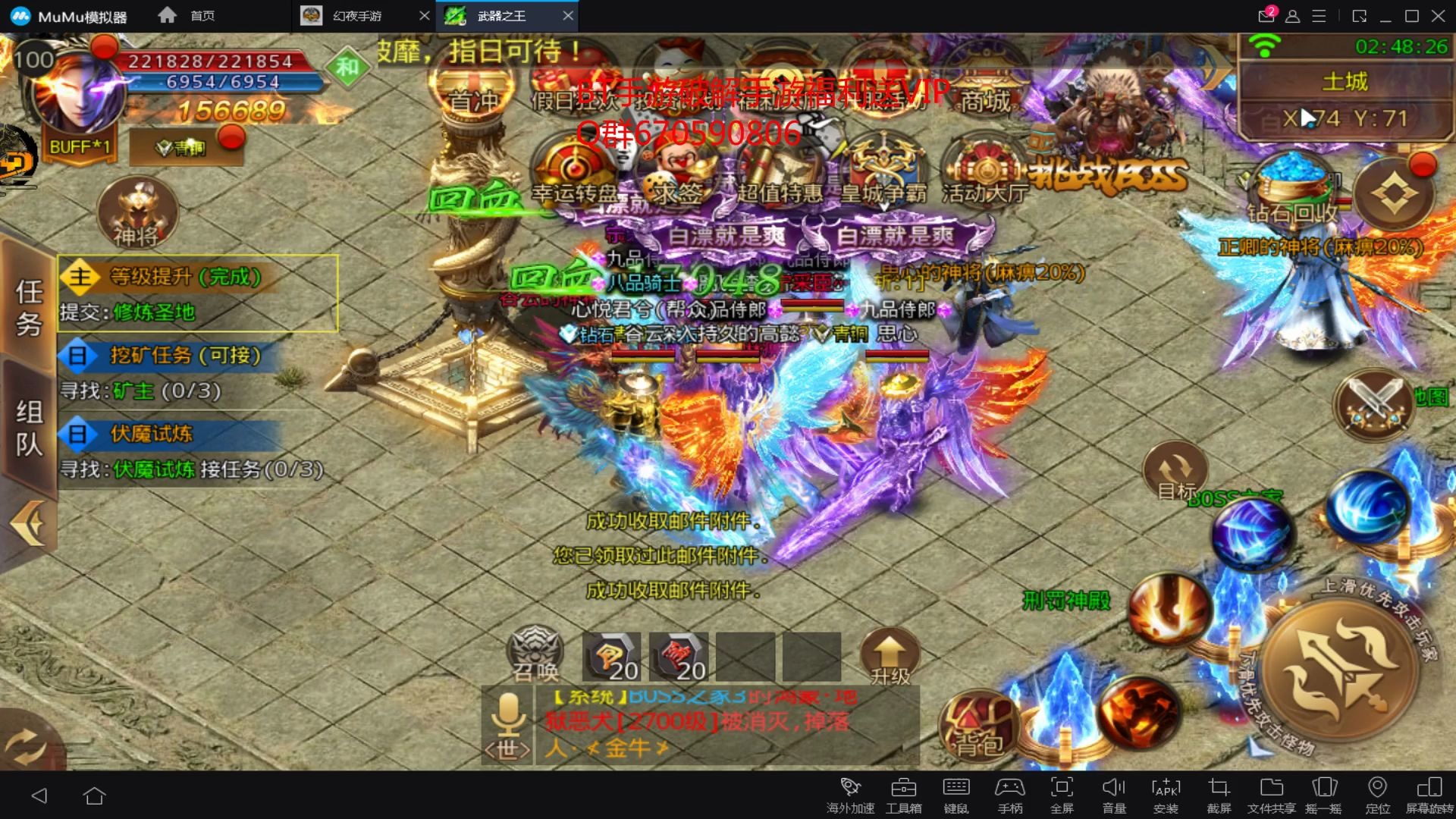Open the 幸运转盘 lucky wheel

coord(574,172)
